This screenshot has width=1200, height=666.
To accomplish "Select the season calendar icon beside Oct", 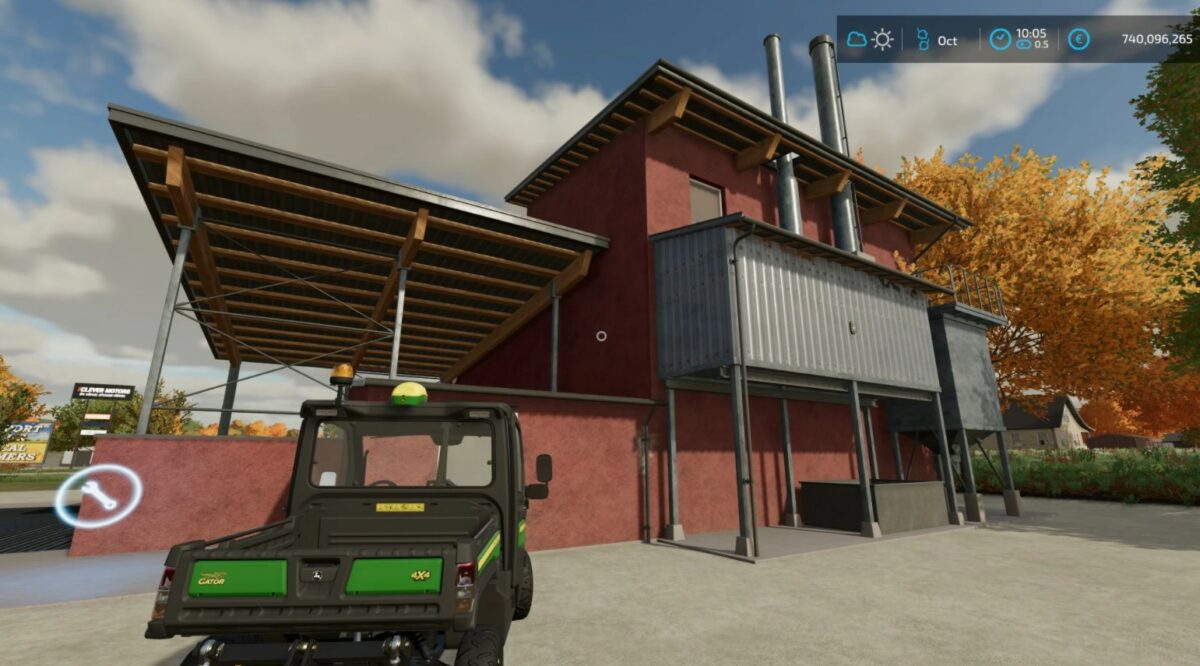I will (x=922, y=40).
